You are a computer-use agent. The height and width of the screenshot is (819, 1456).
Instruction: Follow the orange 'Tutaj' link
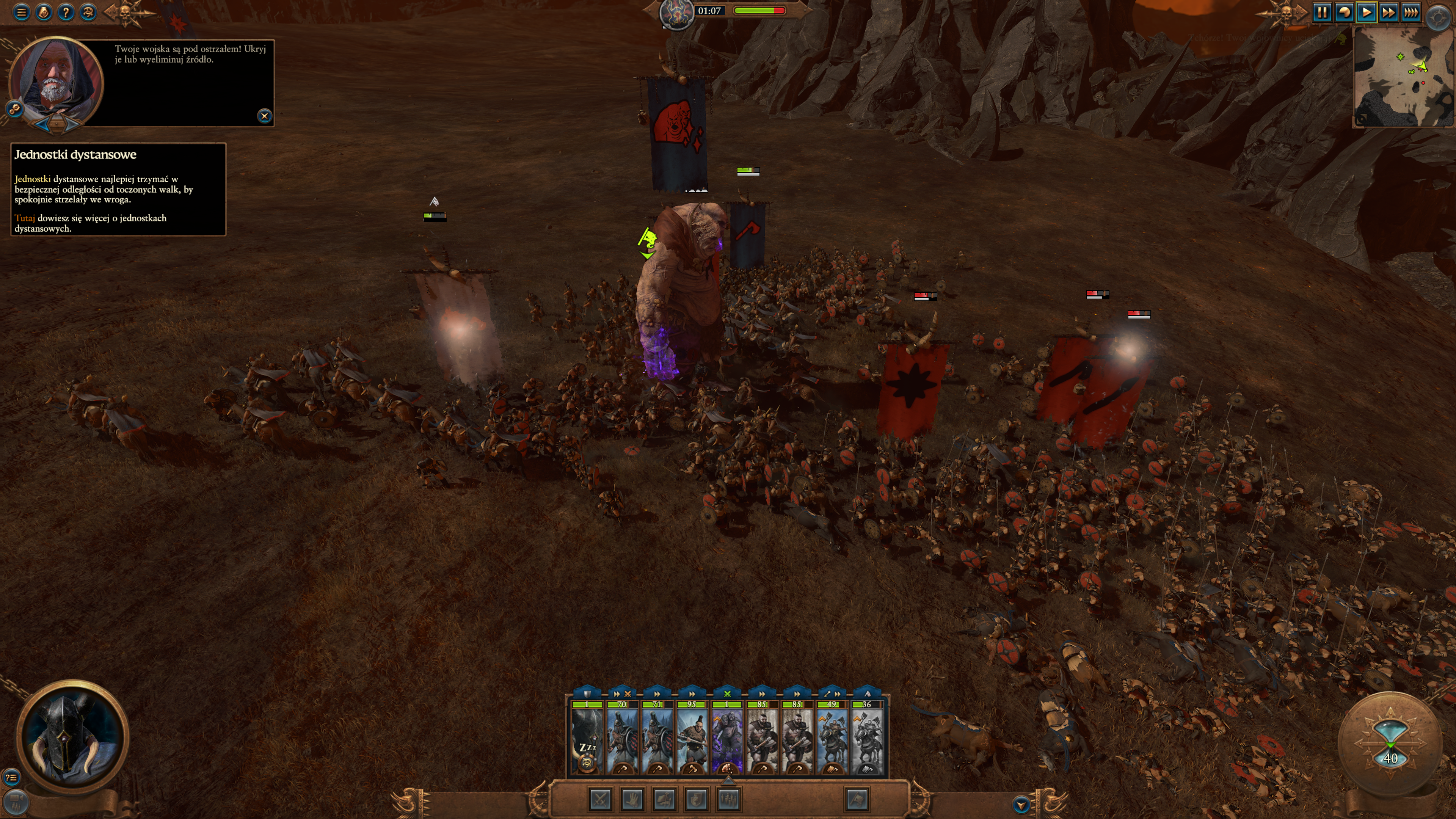pos(24,218)
